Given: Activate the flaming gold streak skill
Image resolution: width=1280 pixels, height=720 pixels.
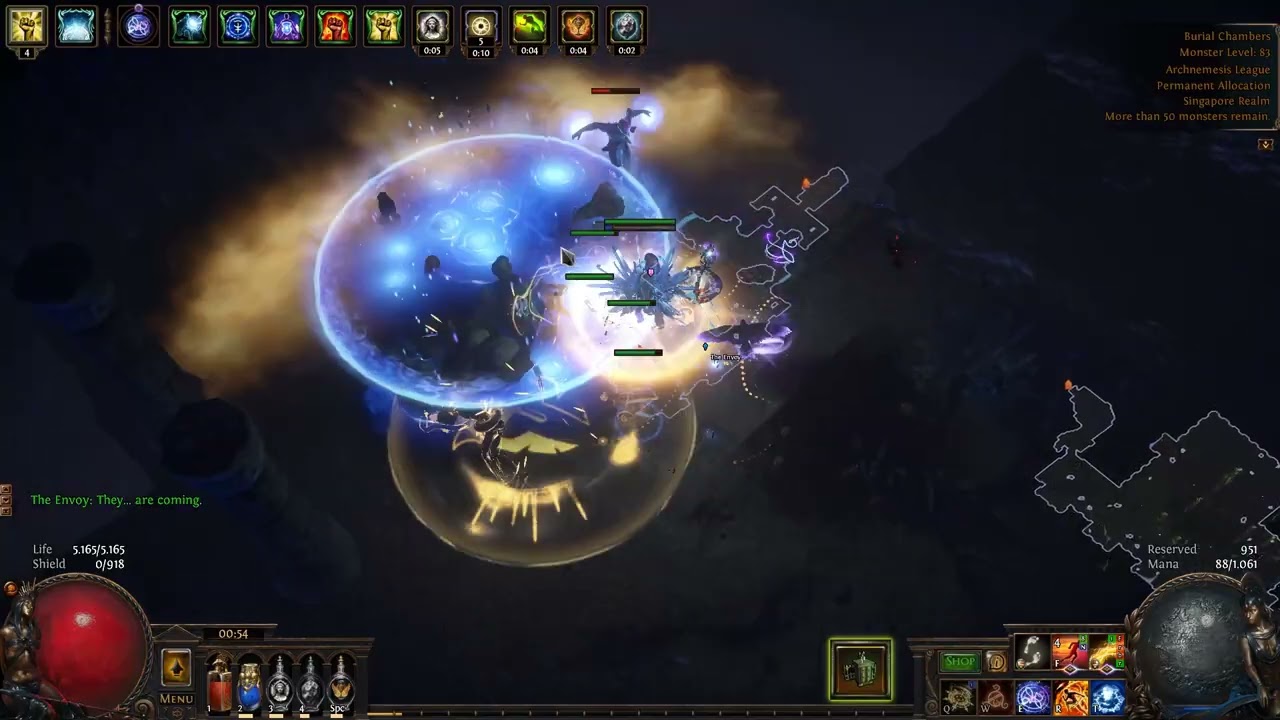Looking at the screenshot, I should tap(1108, 652).
